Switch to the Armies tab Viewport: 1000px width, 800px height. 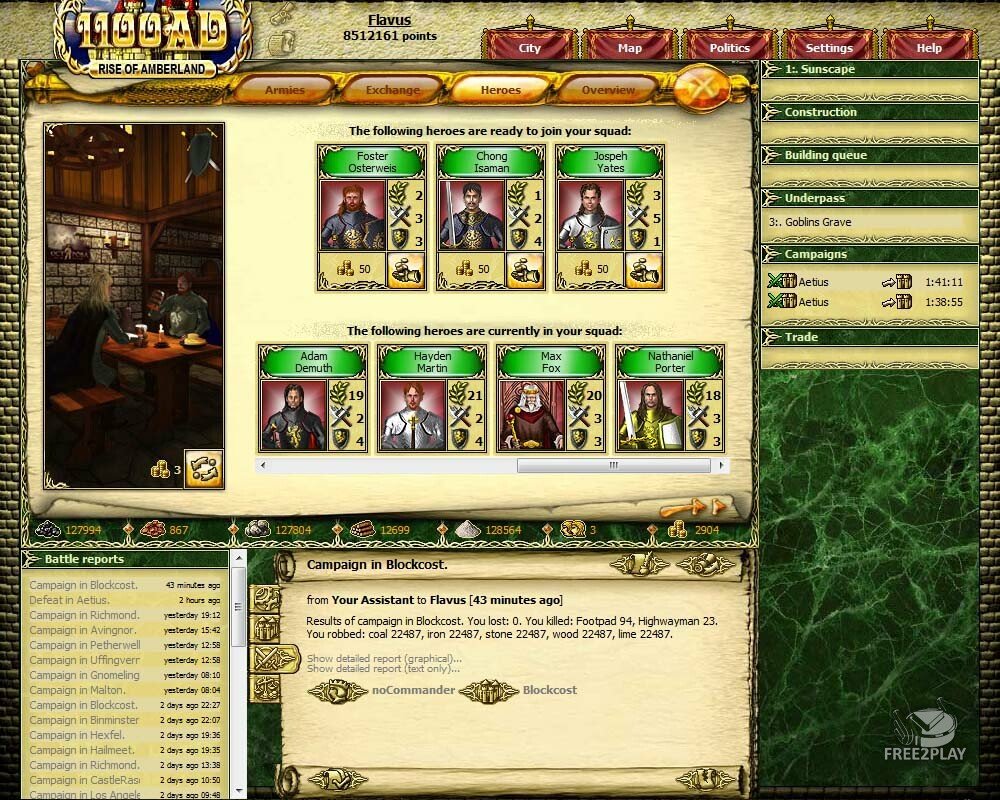[285, 90]
